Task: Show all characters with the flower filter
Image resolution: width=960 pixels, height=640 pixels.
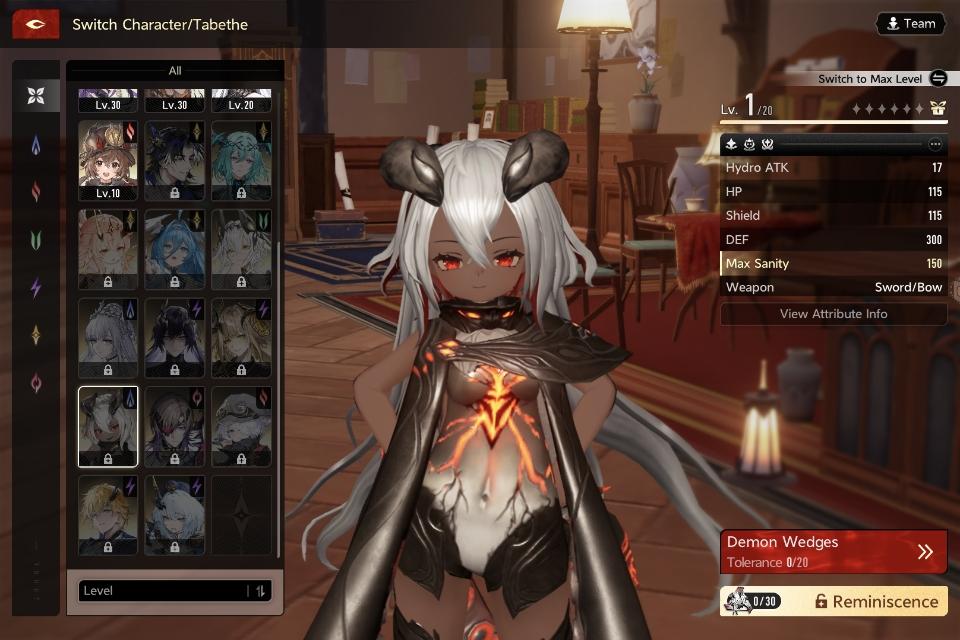Action: [36, 96]
